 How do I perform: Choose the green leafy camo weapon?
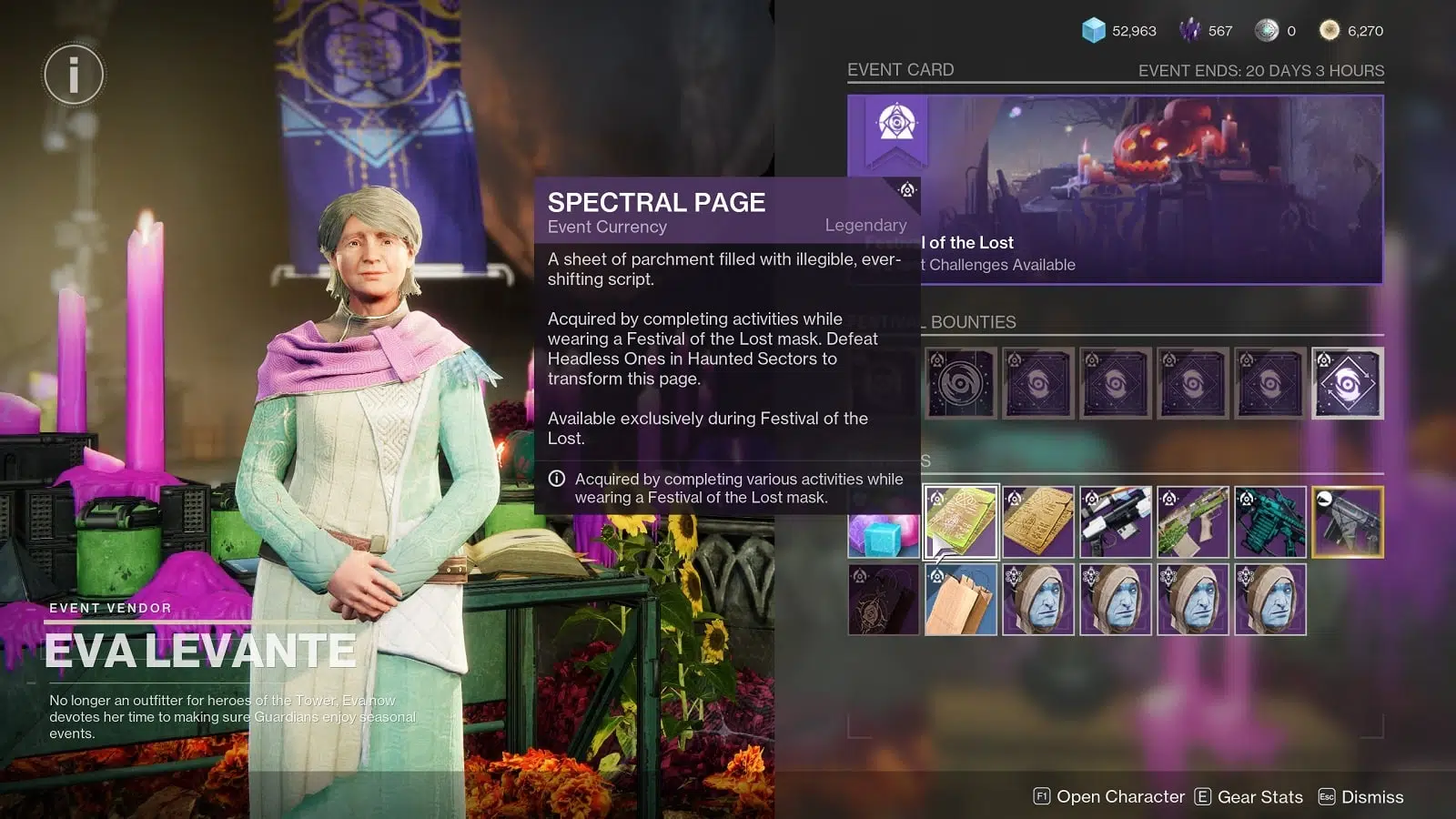tap(1193, 521)
